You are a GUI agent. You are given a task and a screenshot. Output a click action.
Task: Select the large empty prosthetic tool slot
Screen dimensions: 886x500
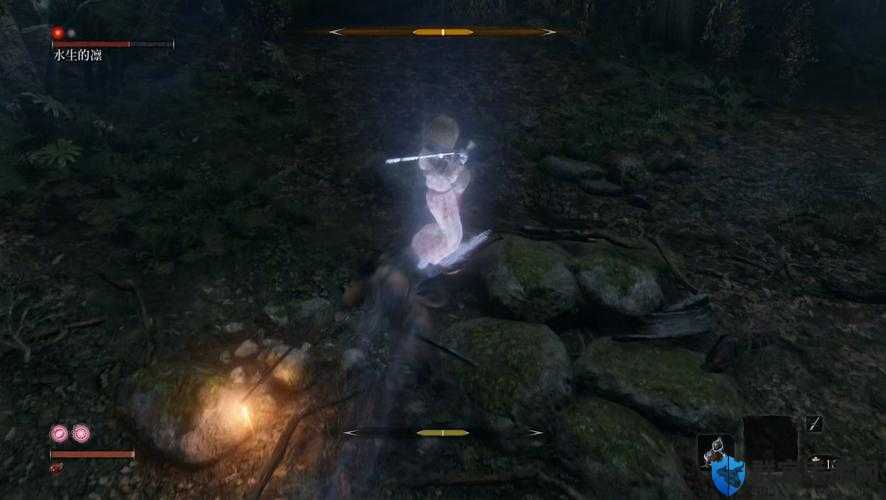770,439
